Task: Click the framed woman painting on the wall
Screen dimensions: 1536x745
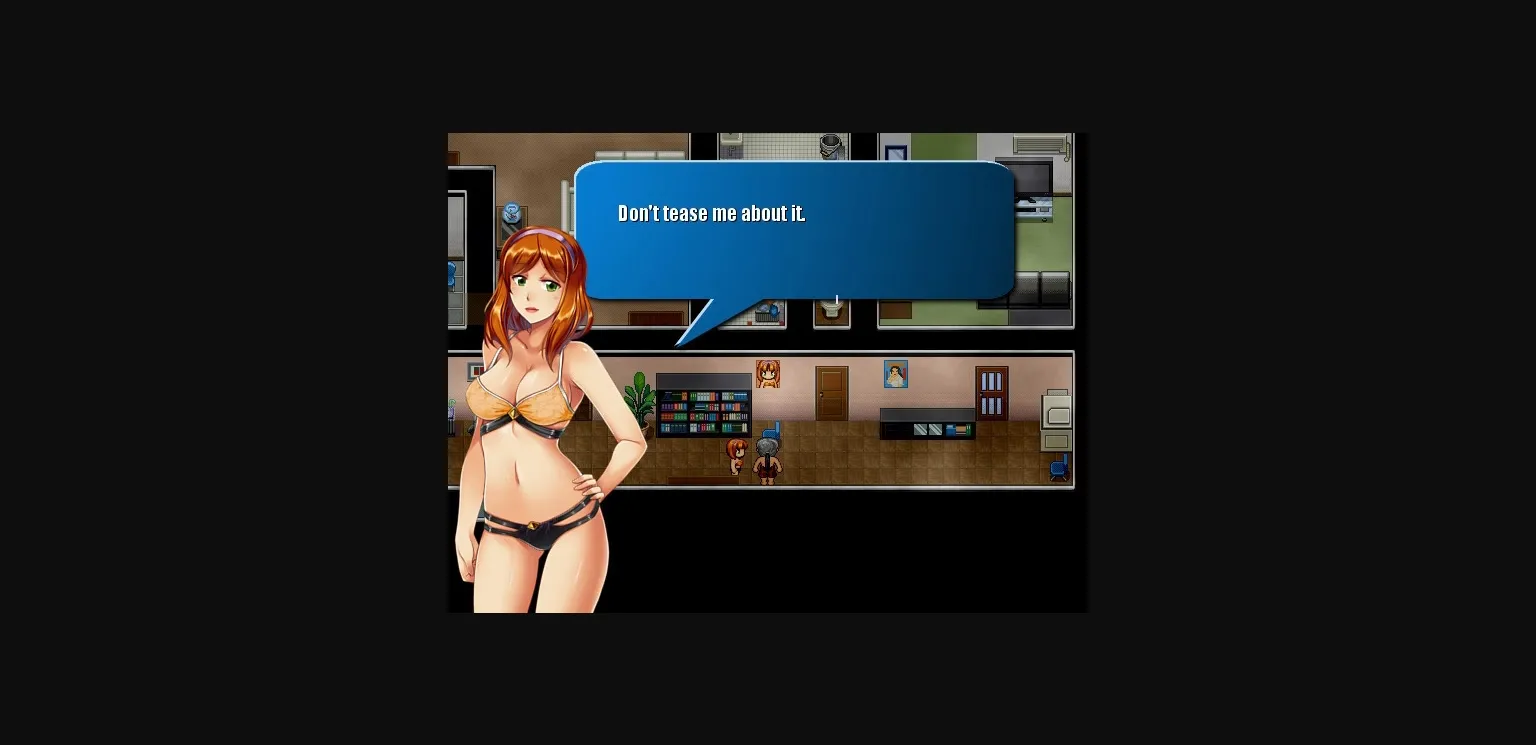Action: point(895,374)
